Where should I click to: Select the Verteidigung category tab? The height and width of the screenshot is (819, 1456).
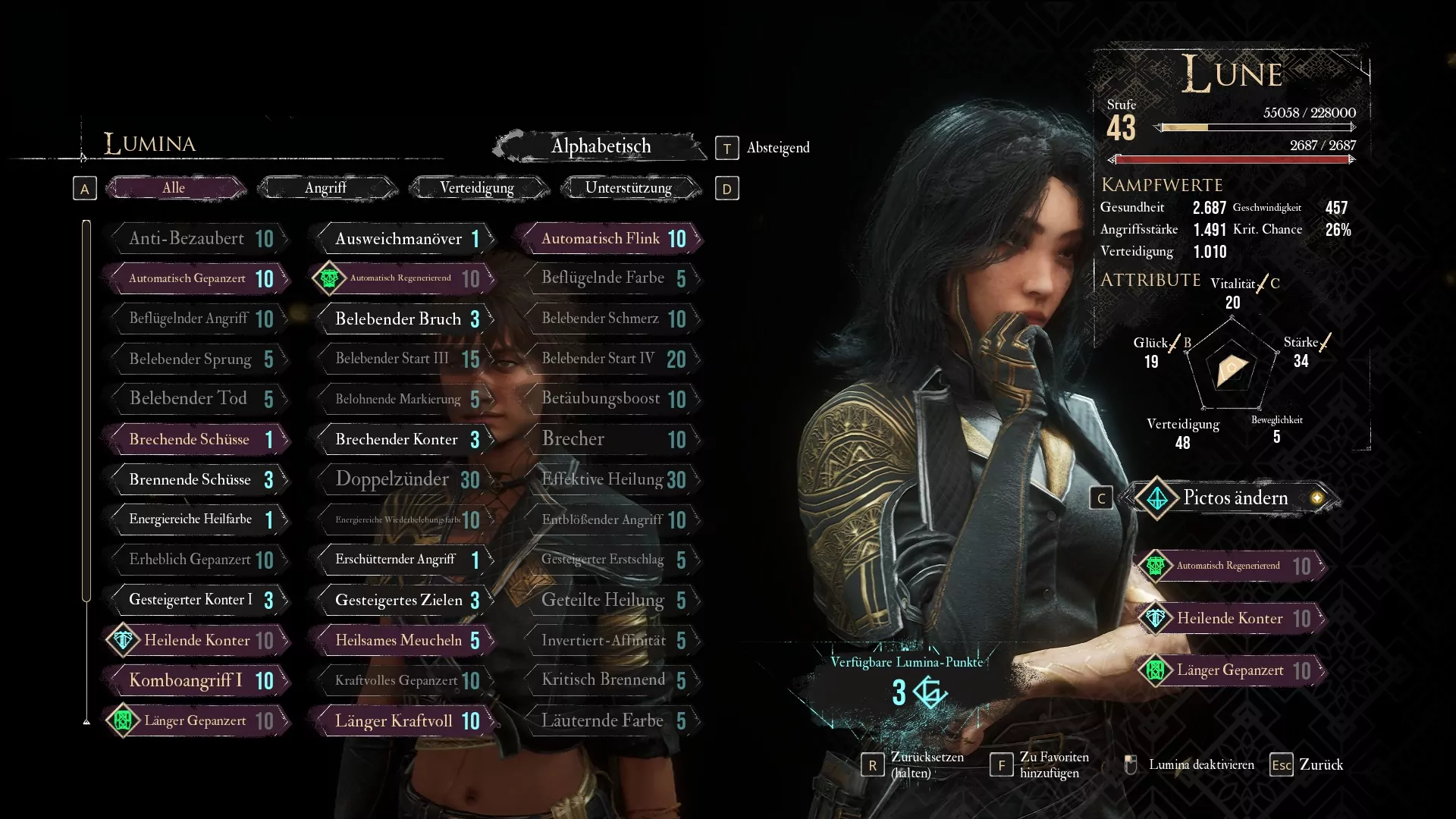pos(477,188)
